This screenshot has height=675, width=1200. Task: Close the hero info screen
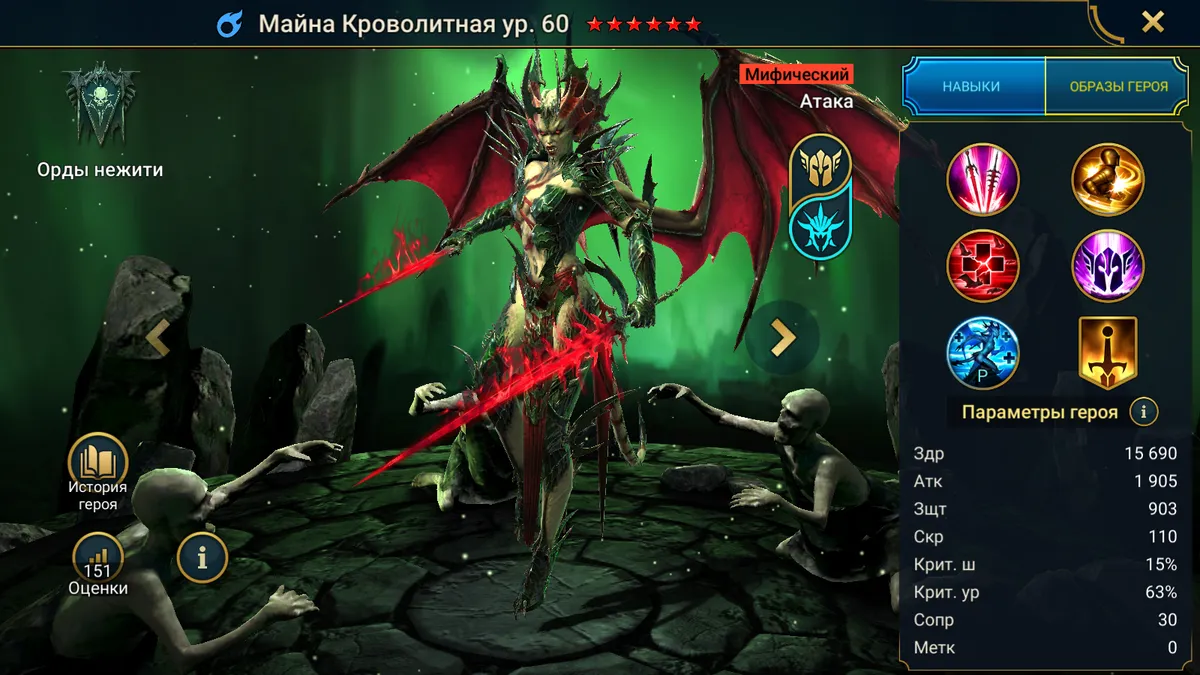pyautogui.click(x=1153, y=22)
